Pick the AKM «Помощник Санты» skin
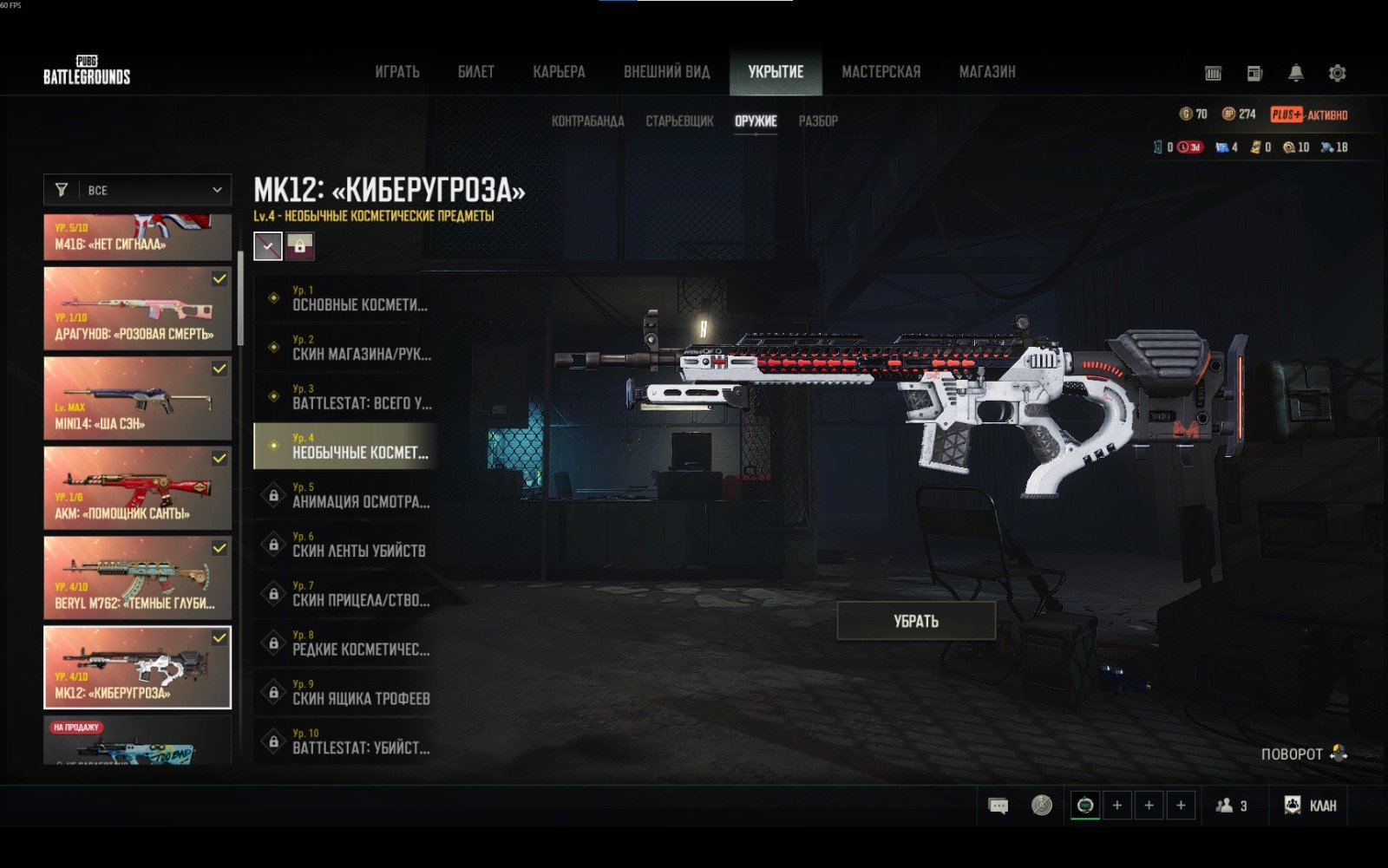Screen dimensions: 1388x868 [137, 487]
